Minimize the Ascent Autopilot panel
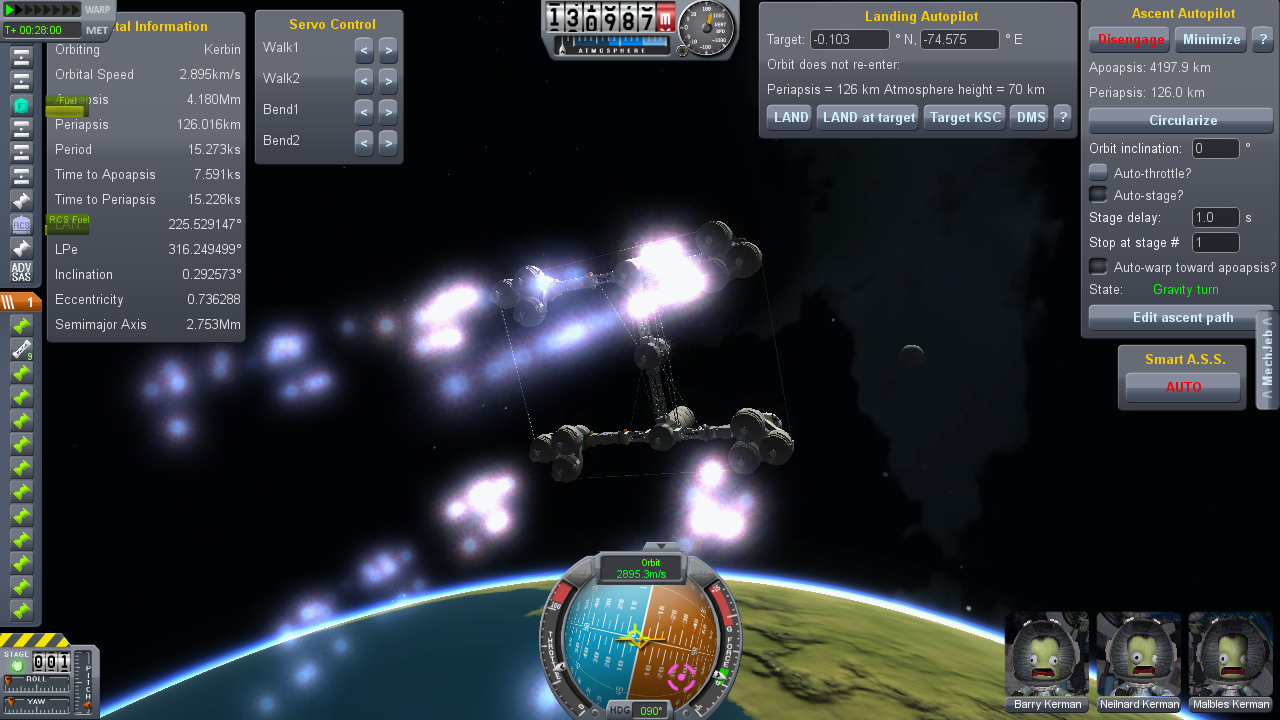1280x720 pixels. [1210, 39]
